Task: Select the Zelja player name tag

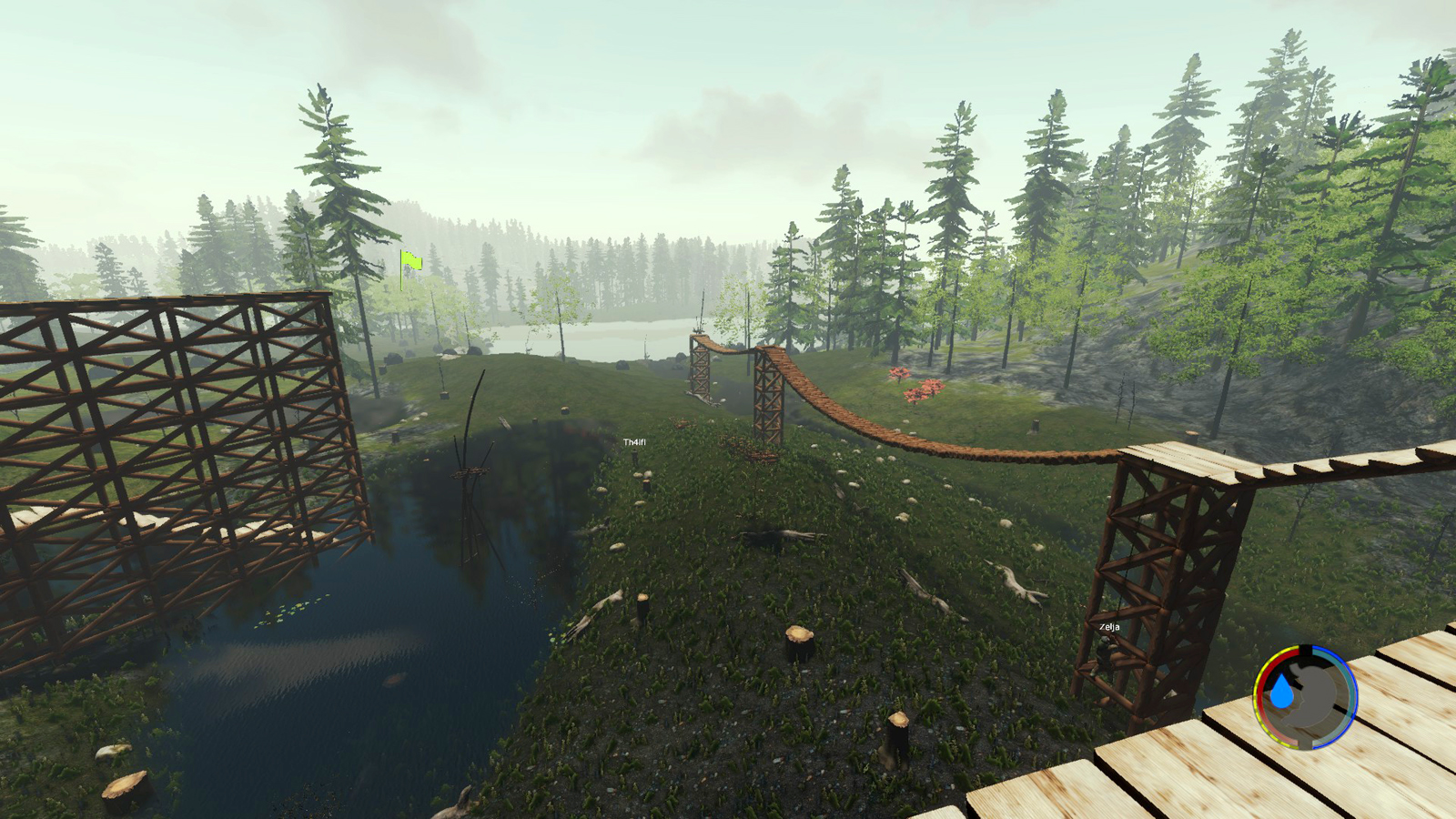Action: tap(1109, 627)
